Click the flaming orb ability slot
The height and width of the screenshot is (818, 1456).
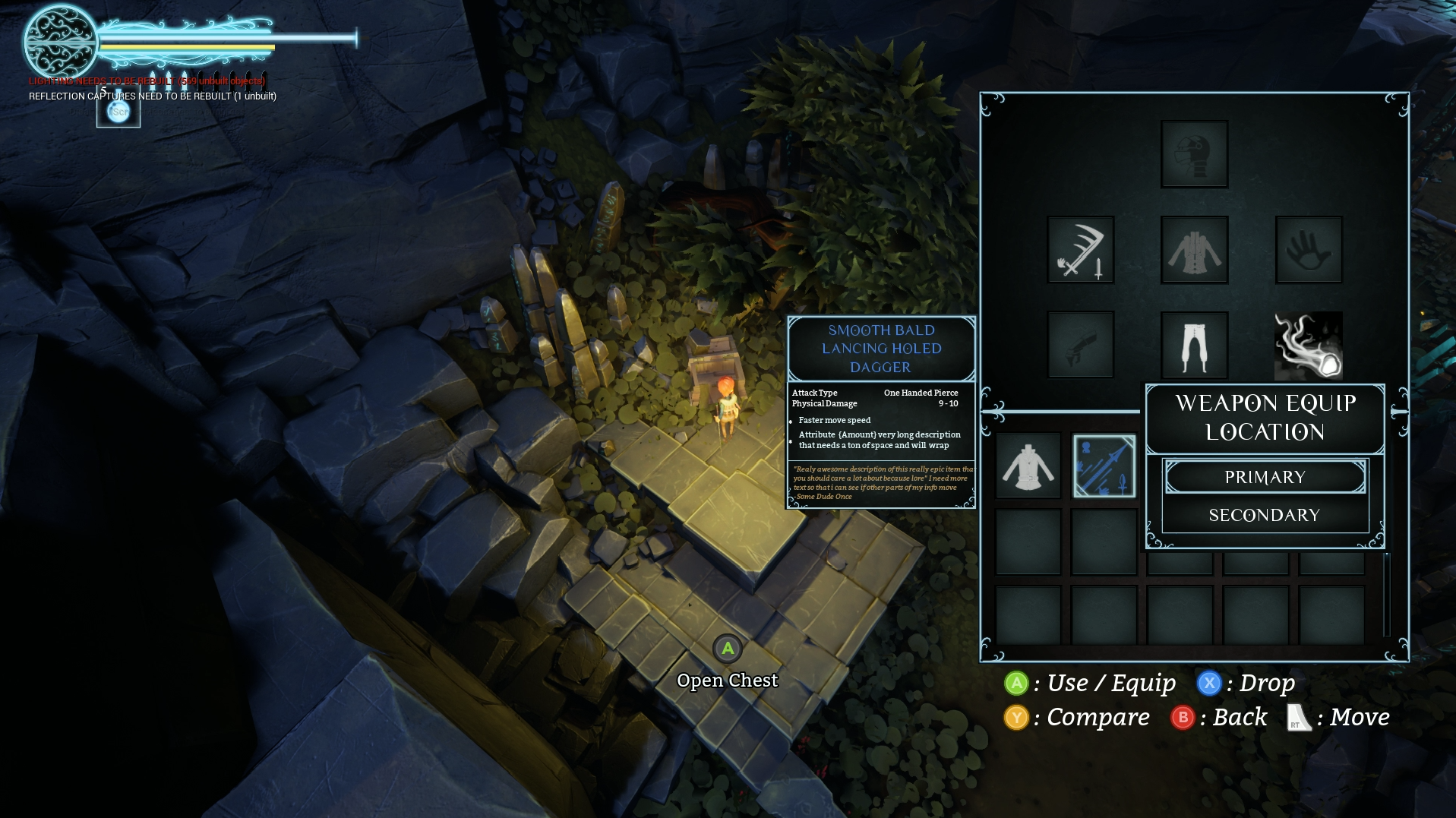point(1309,345)
